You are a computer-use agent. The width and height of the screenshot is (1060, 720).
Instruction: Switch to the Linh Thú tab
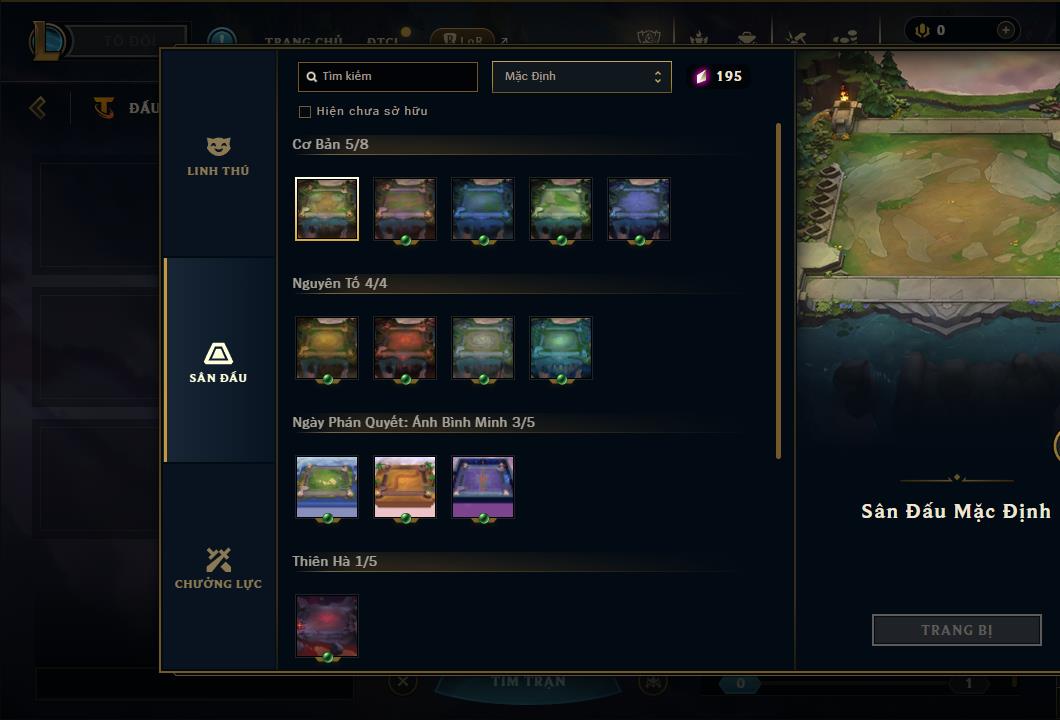(218, 157)
